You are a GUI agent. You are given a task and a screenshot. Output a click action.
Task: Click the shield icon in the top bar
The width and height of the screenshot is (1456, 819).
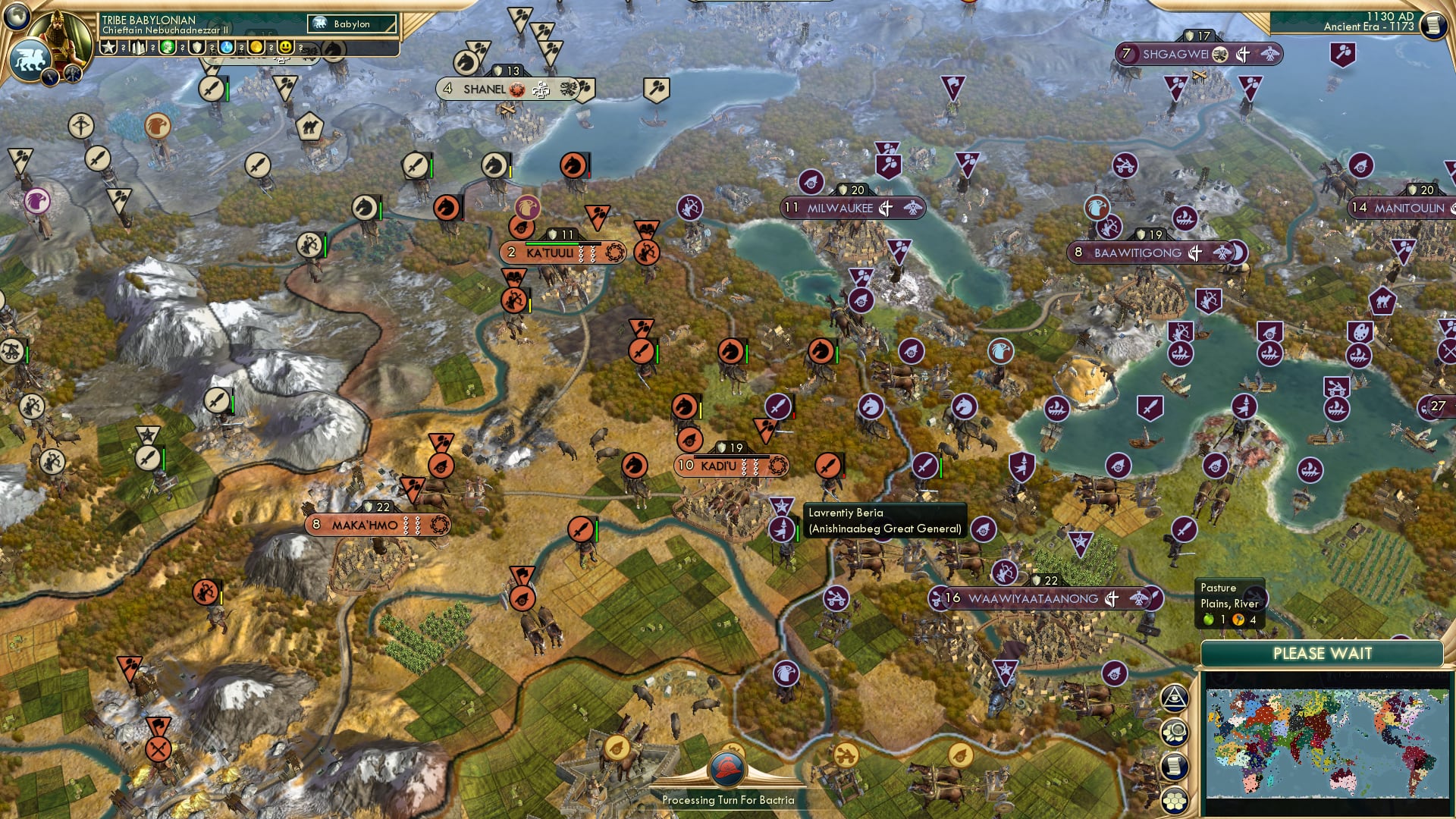coord(196,48)
